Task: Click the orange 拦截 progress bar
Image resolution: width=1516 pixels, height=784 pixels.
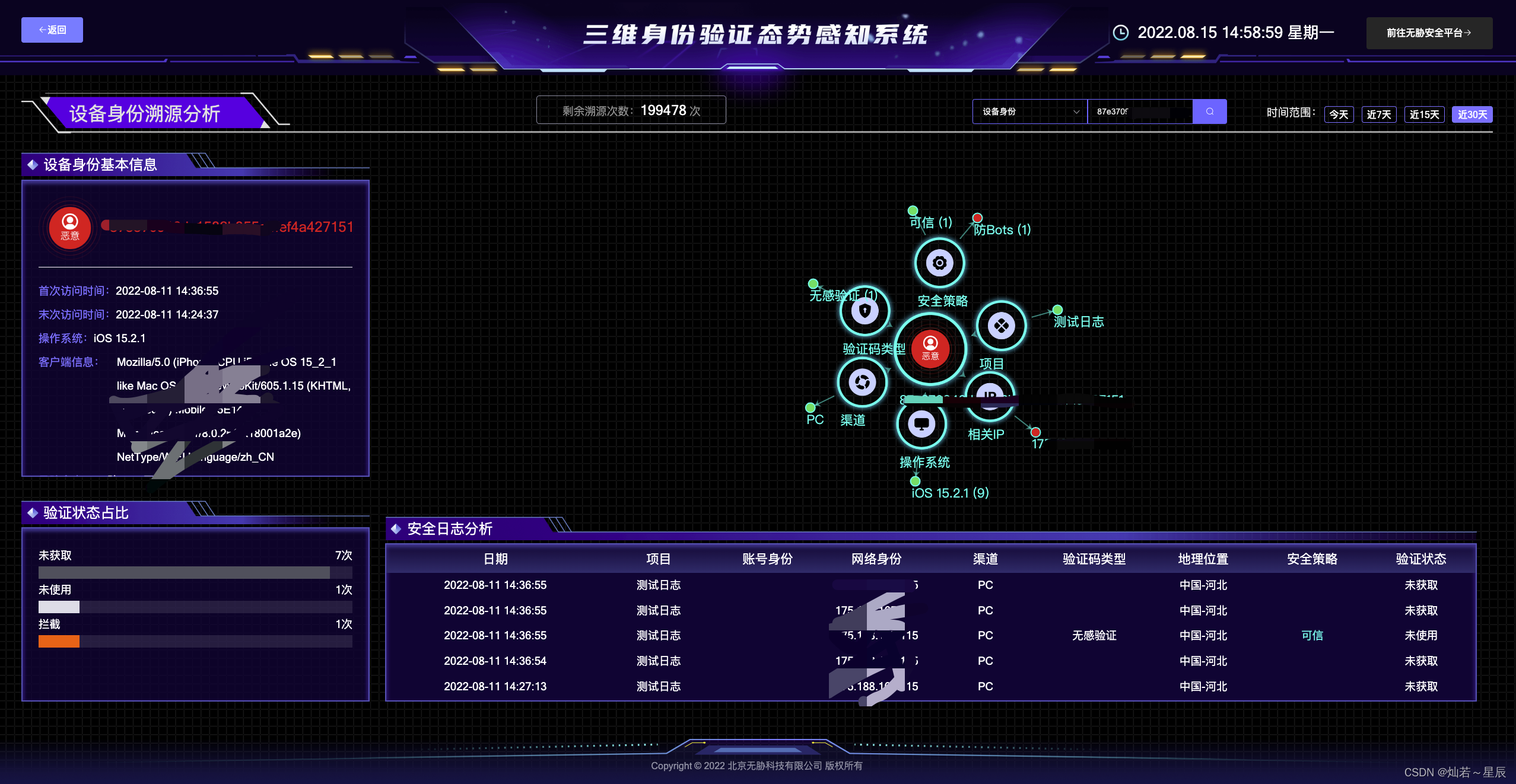Action: pyautogui.click(x=58, y=641)
